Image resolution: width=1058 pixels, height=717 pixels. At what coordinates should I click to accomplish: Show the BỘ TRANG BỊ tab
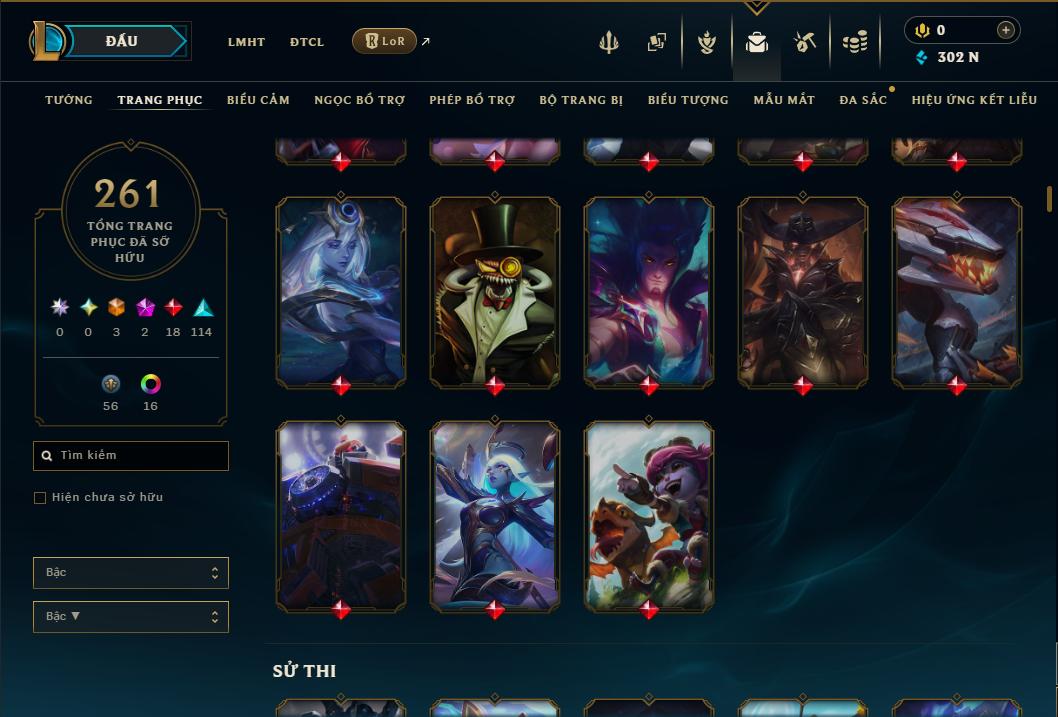[581, 100]
